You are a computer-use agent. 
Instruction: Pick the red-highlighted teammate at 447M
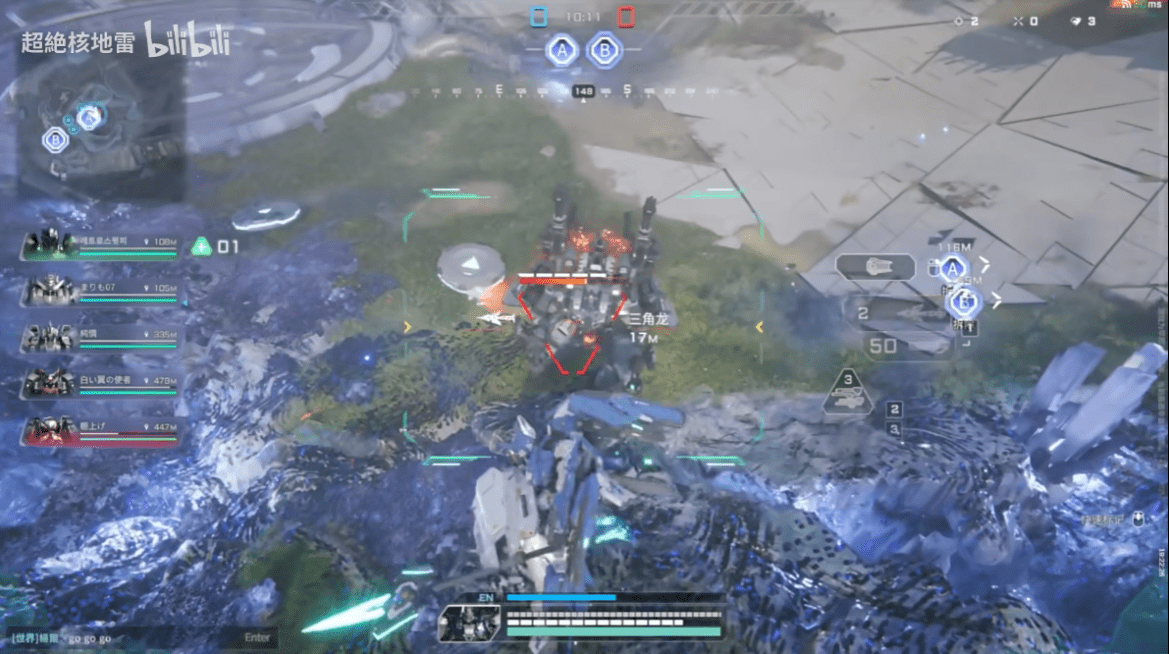[100, 429]
